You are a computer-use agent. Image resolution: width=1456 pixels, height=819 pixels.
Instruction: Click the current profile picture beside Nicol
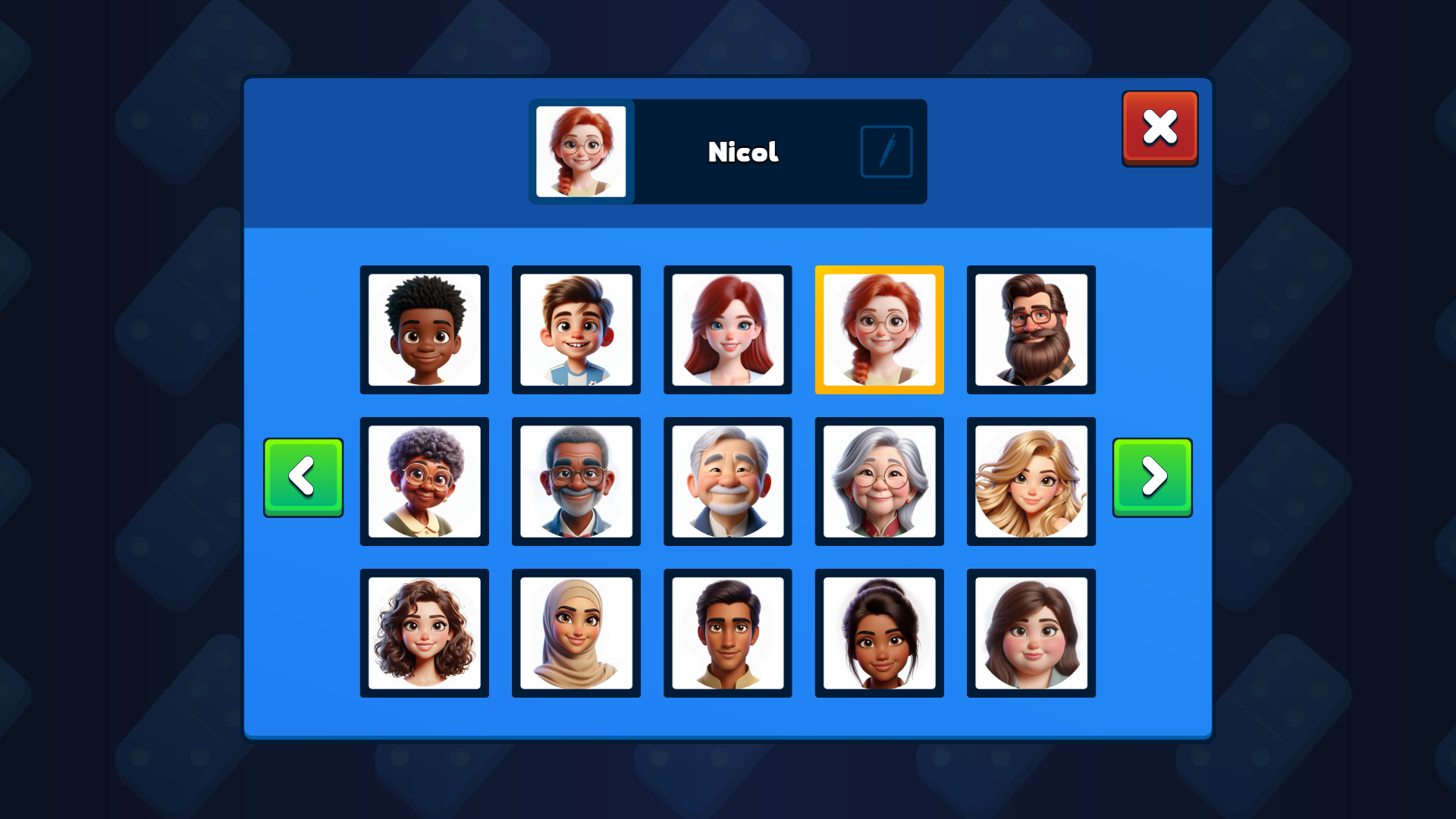581,152
